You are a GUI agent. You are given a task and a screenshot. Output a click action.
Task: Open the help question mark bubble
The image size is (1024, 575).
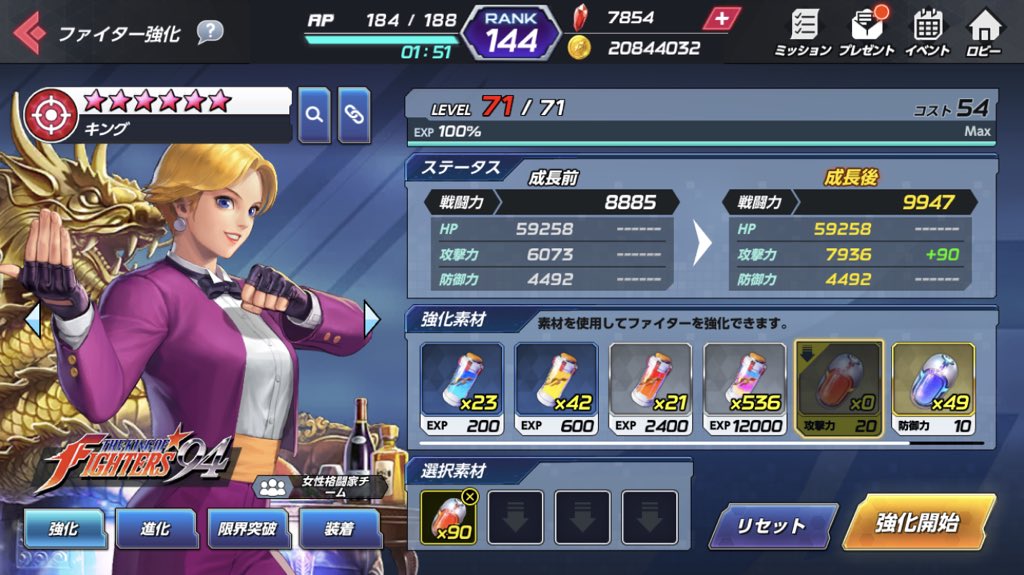(x=209, y=32)
